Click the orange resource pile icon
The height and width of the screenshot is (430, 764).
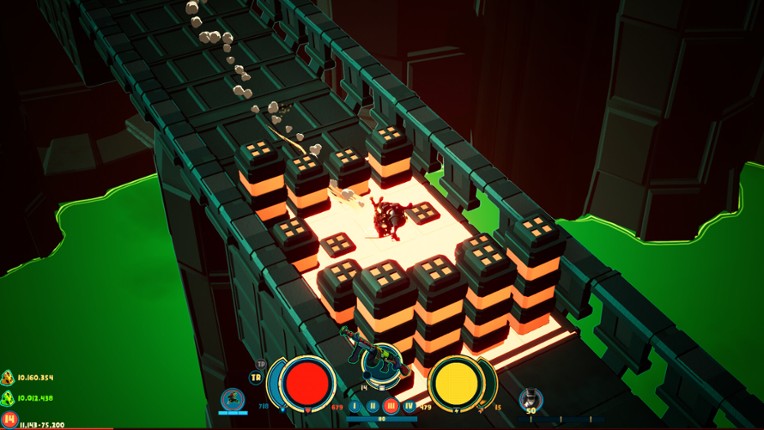[8, 377]
